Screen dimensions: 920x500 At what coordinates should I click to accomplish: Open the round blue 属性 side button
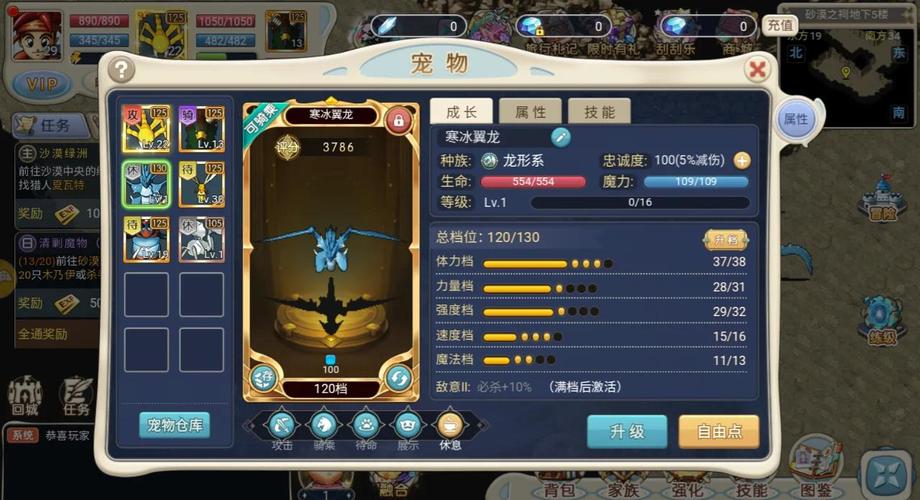pos(796,119)
